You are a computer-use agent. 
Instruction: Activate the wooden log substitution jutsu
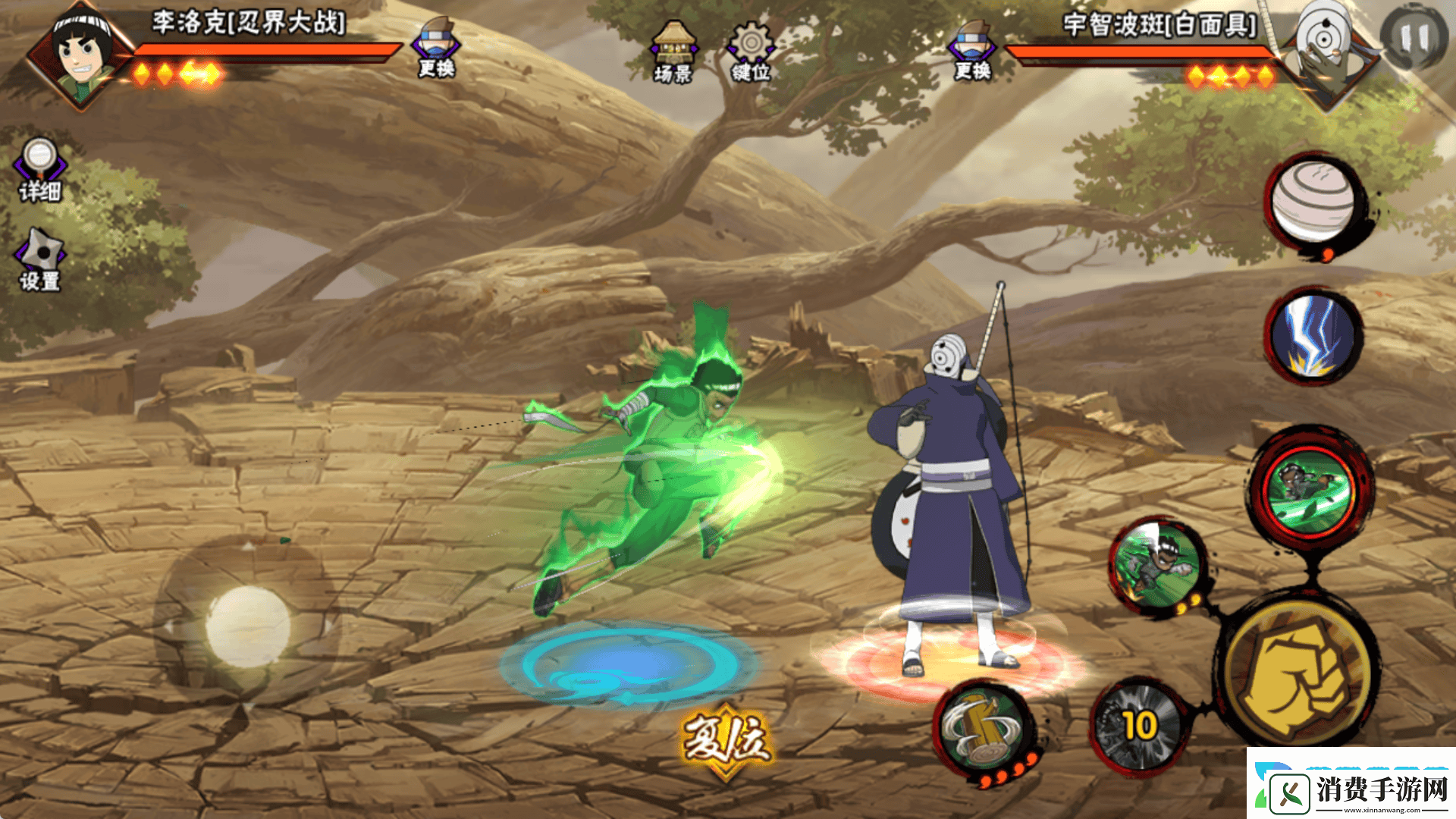click(984, 730)
